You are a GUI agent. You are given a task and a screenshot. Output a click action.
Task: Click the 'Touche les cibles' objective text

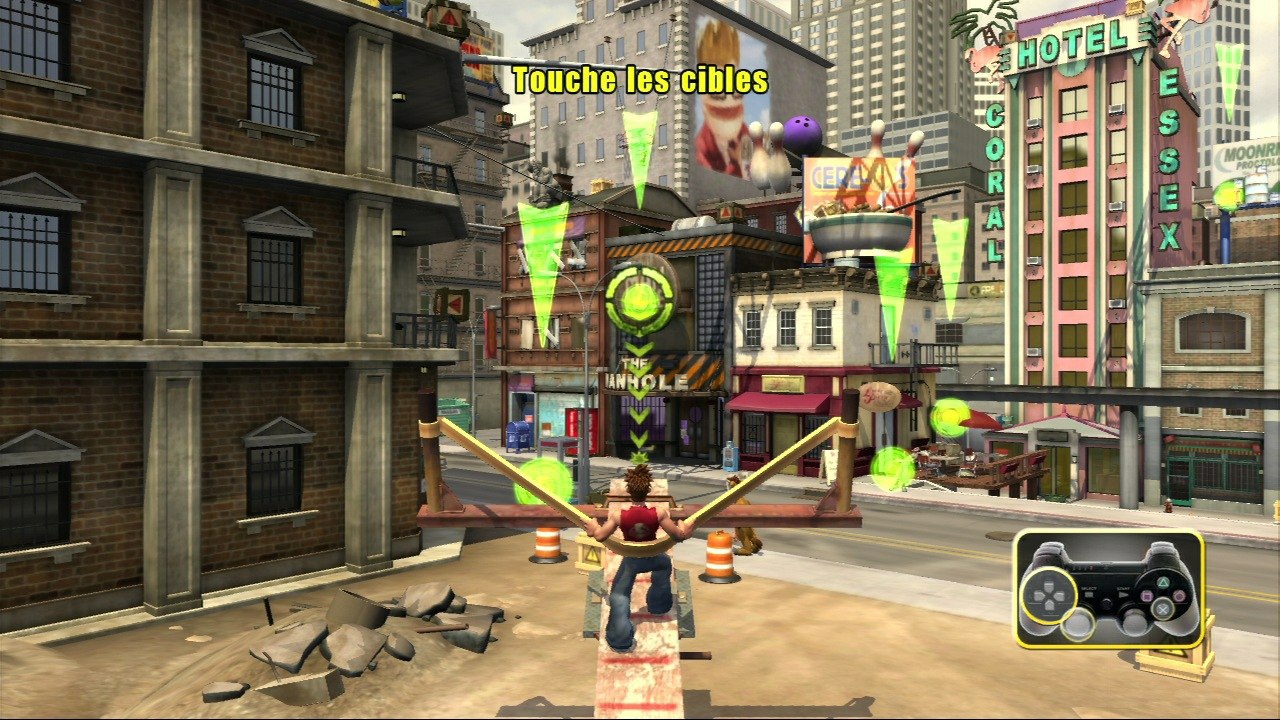640,80
